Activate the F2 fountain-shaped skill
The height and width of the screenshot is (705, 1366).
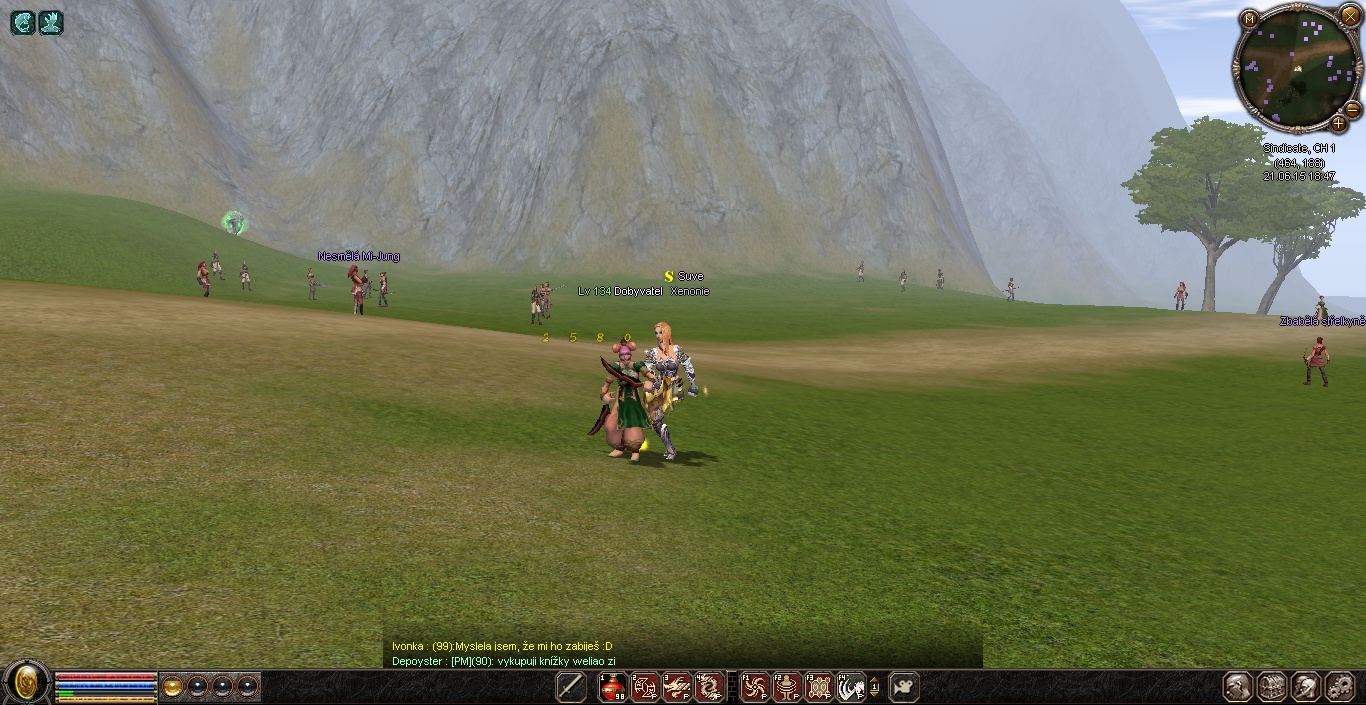(787, 687)
